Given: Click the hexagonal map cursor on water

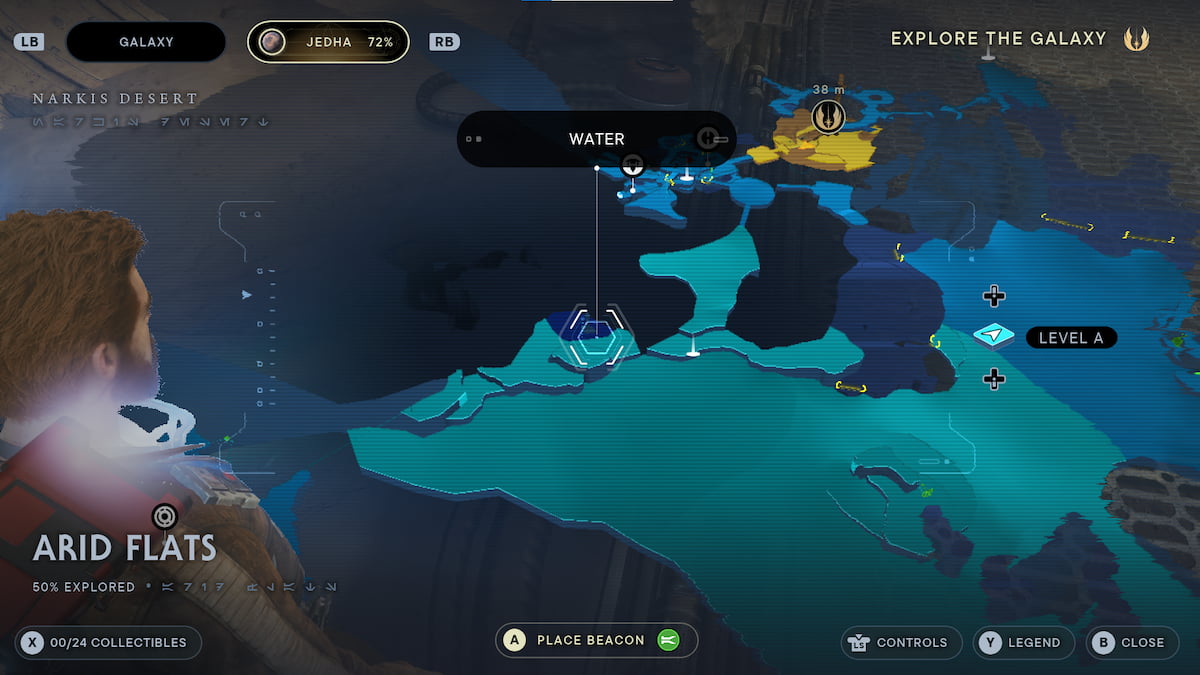Looking at the screenshot, I should coord(596,334).
